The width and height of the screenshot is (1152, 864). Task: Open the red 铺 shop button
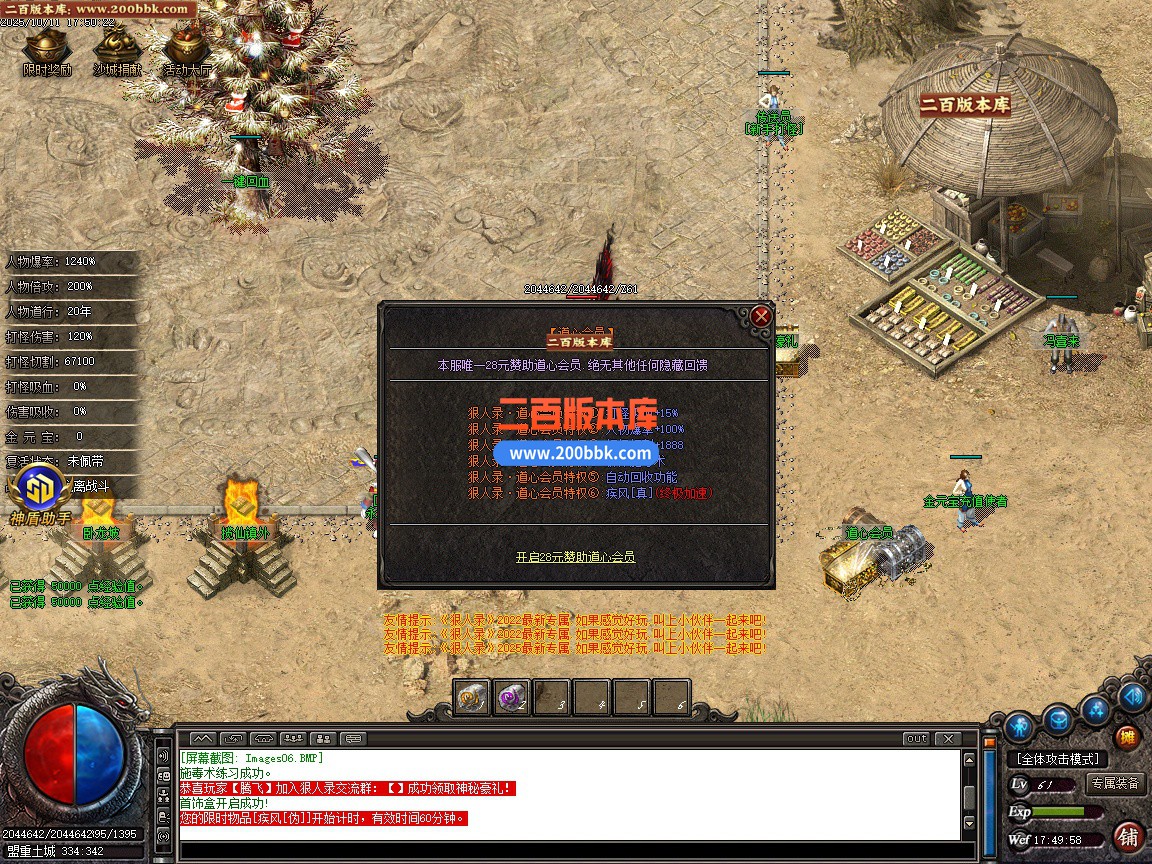click(x=1127, y=835)
